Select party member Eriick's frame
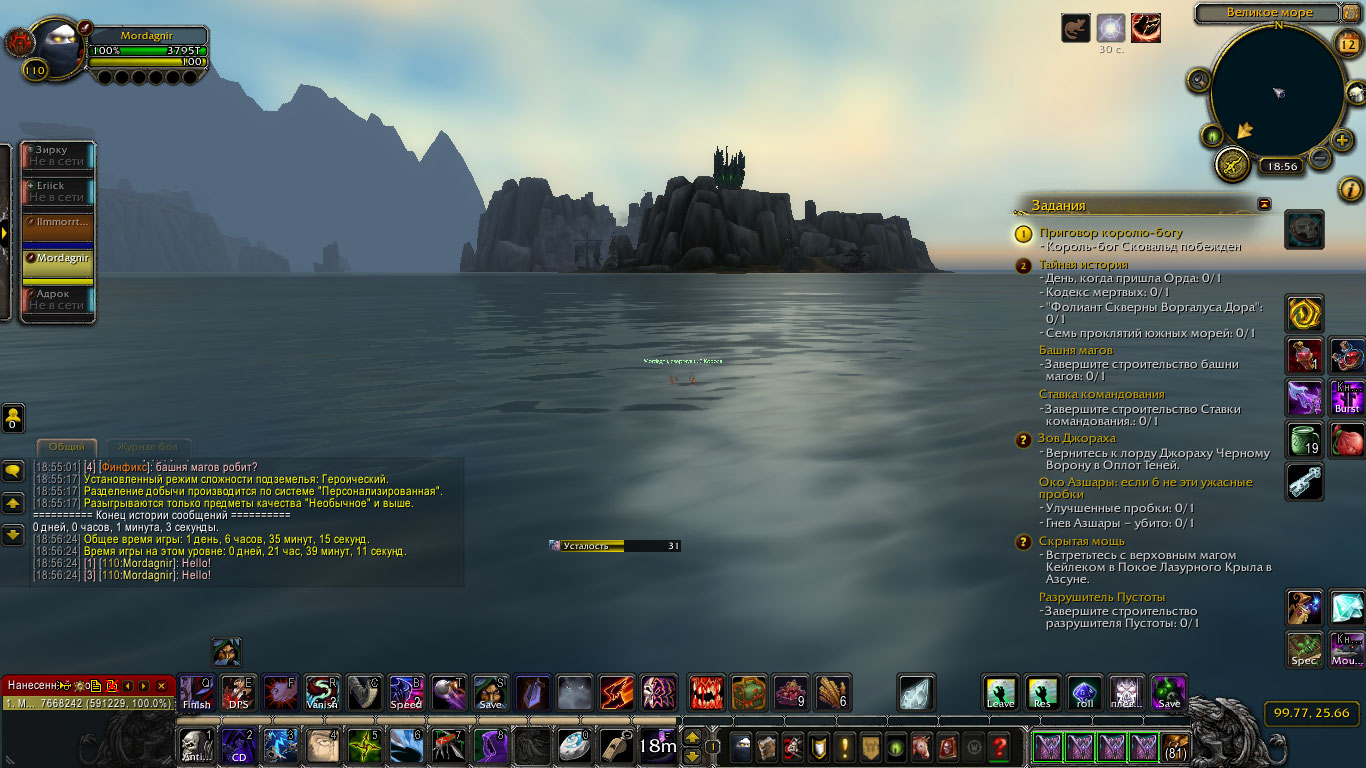This screenshot has width=1366, height=768. click(x=58, y=191)
